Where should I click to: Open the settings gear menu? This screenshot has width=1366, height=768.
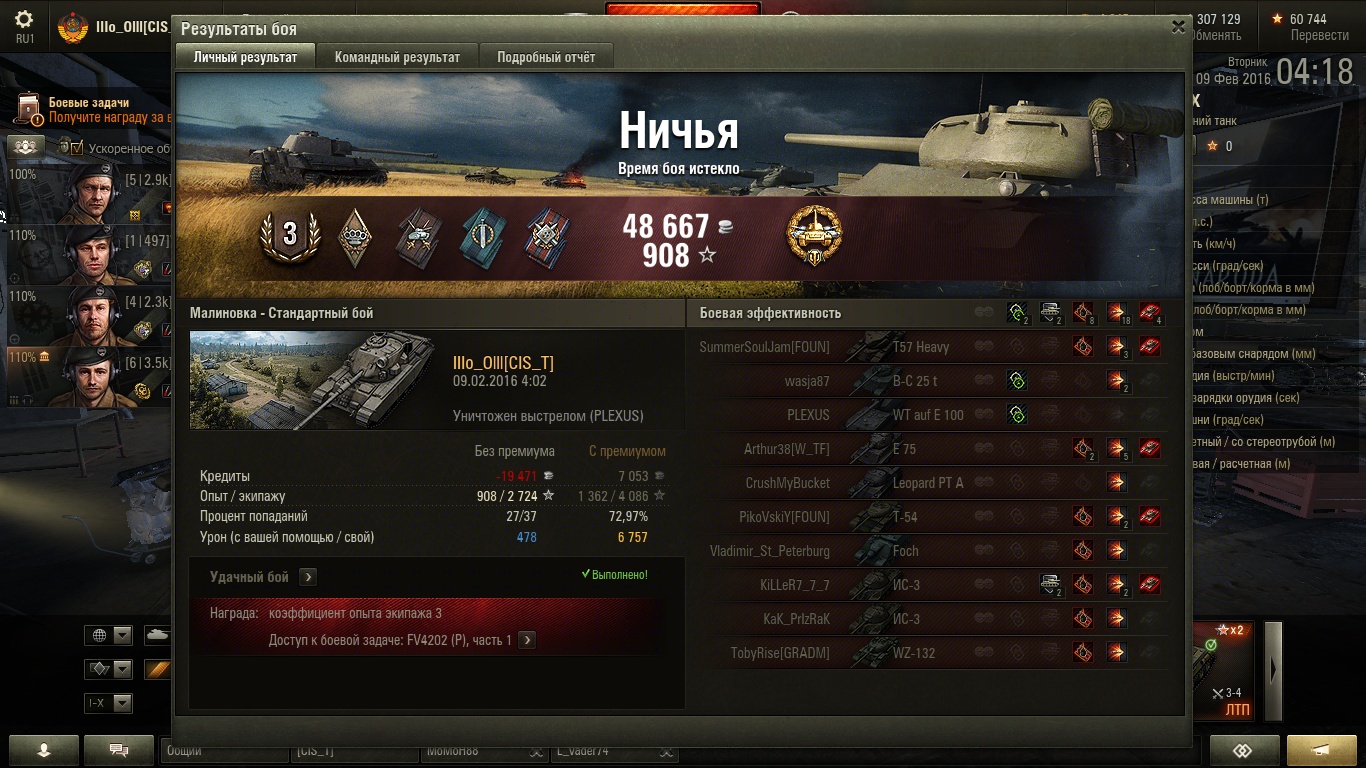[x=24, y=20]
